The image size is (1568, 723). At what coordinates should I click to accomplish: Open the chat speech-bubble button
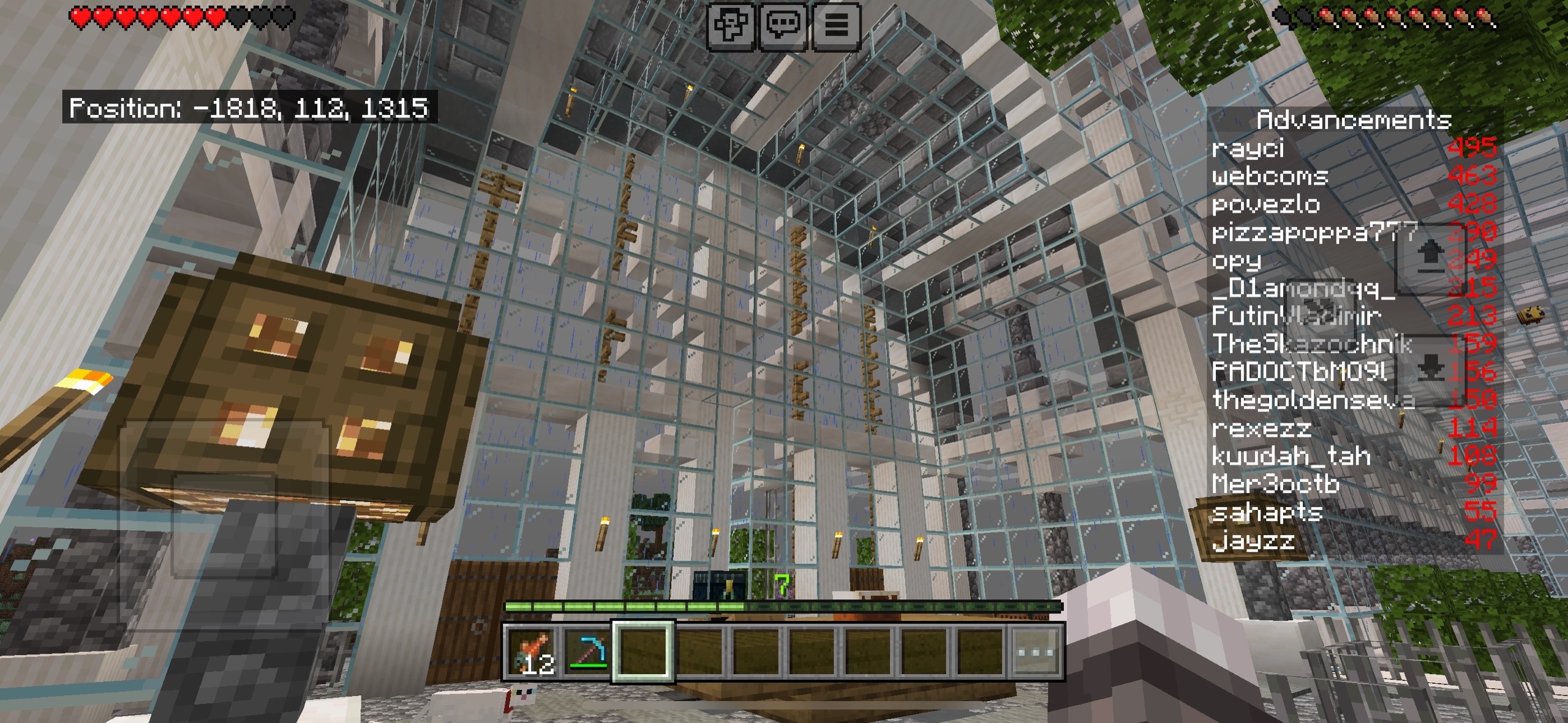[x=783, y=26]
